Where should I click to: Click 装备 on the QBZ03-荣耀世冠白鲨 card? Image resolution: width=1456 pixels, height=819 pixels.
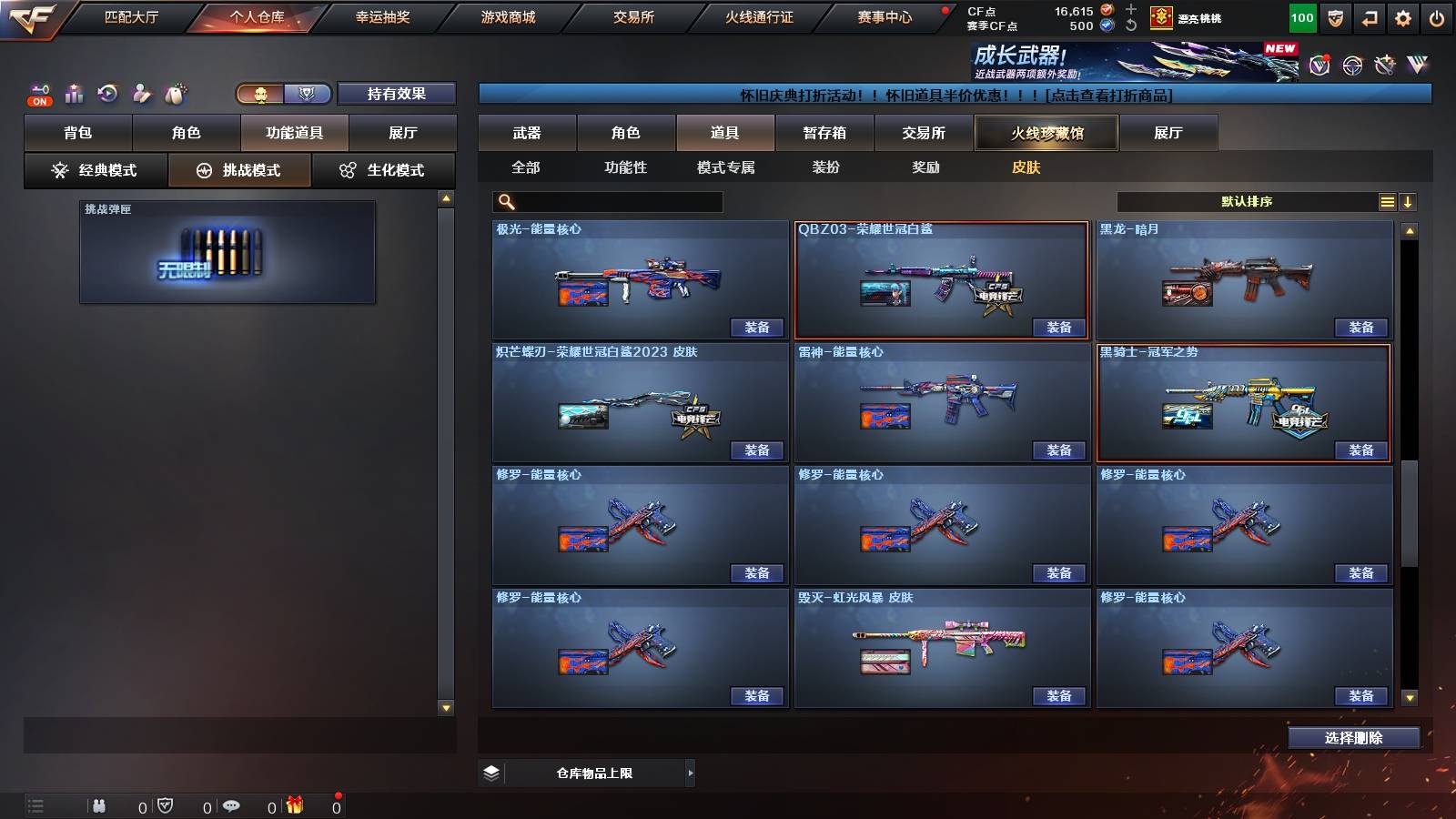tap(1060, 328)
